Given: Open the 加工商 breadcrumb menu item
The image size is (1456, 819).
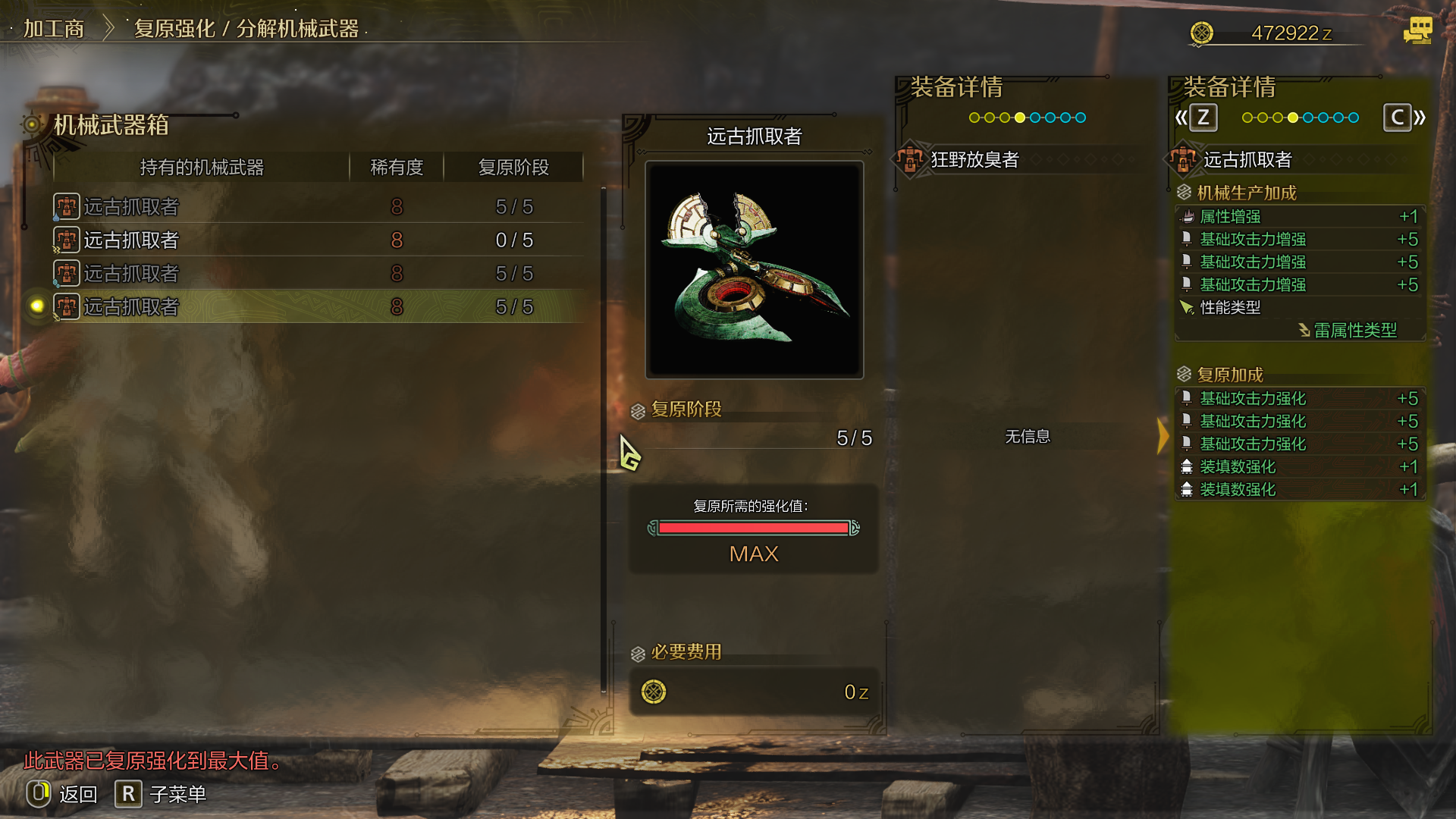Looking at the screenshot, I should click(x=54, y=27).
